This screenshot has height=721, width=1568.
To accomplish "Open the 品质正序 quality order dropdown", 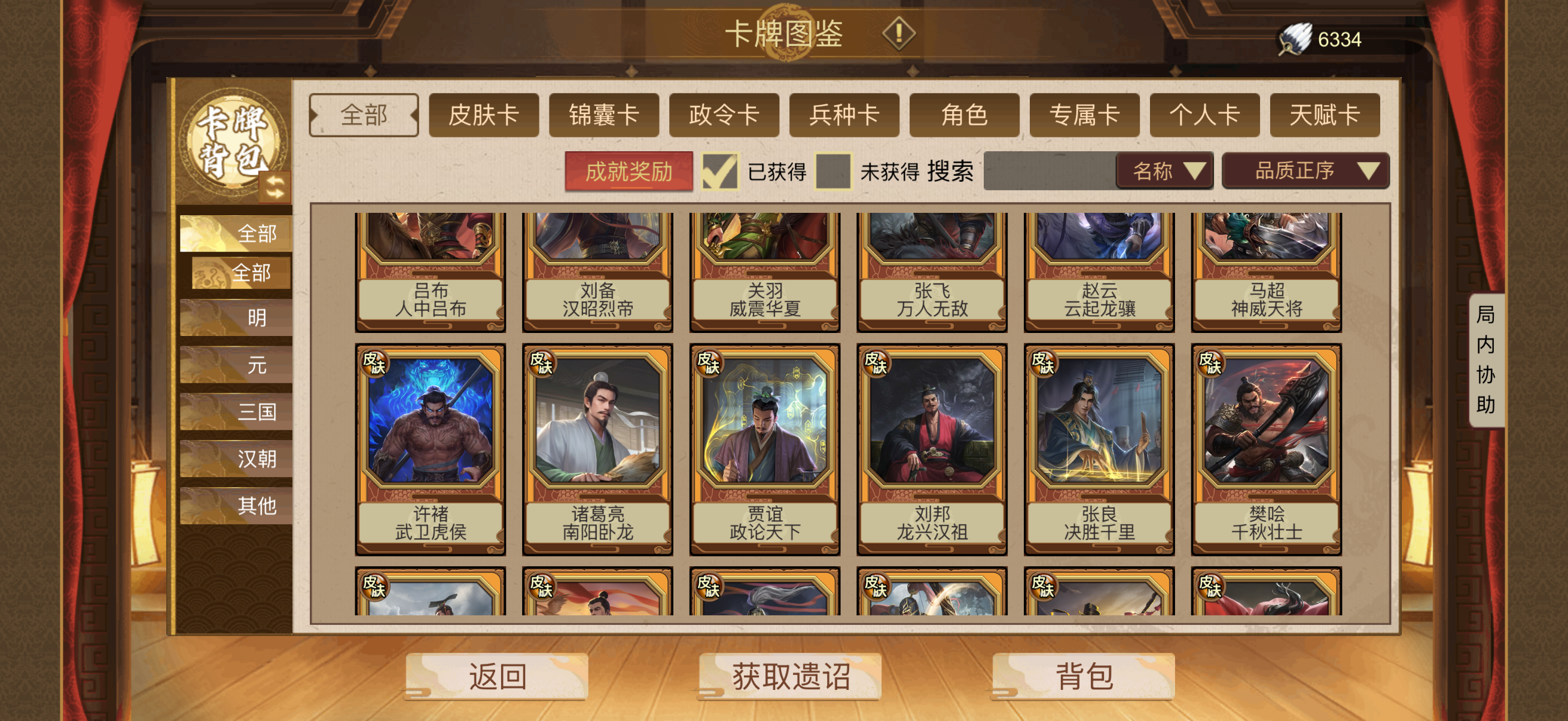I will point(1304,172).
